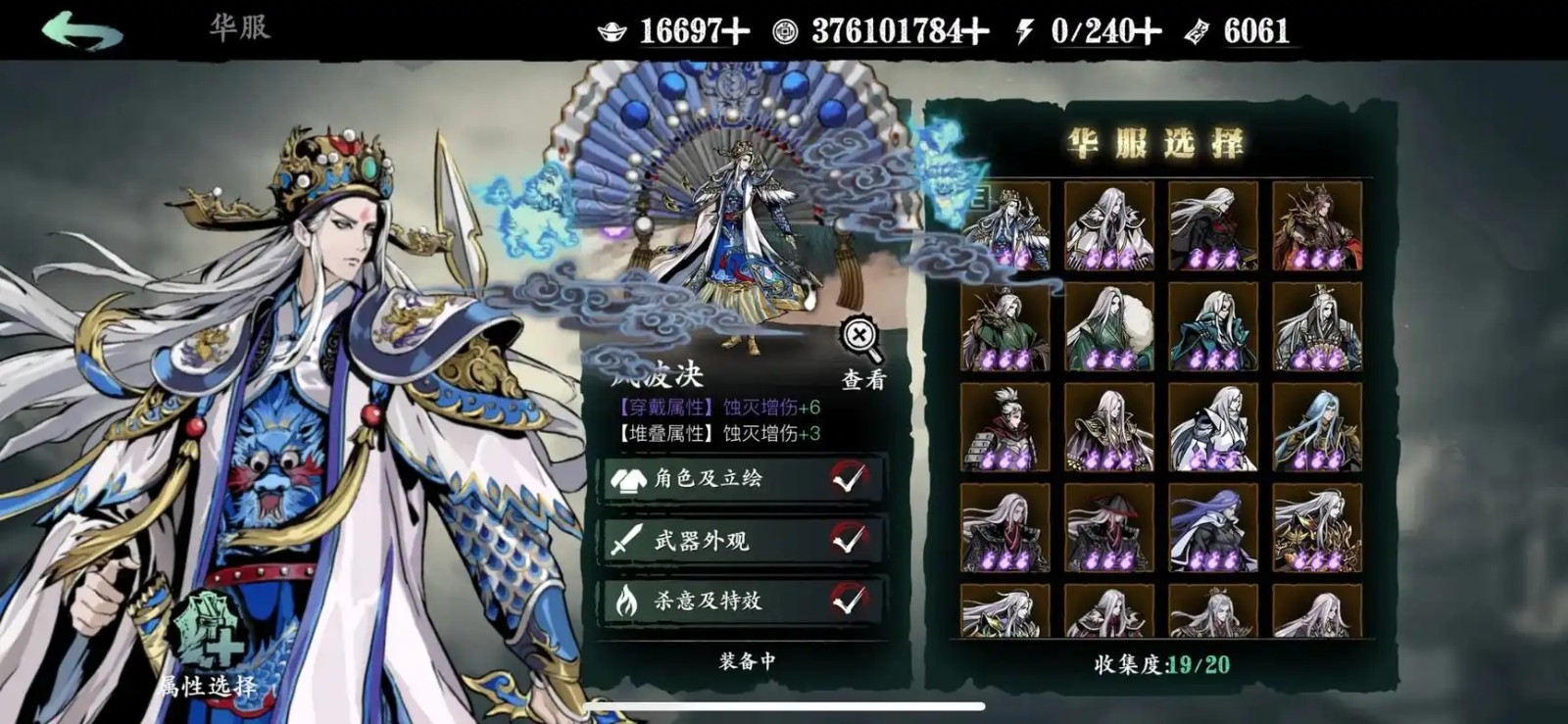Toggle the 角色及立绘 checkmark off
The height and width of the screenshot is (724, 1568).
point(851,480)
